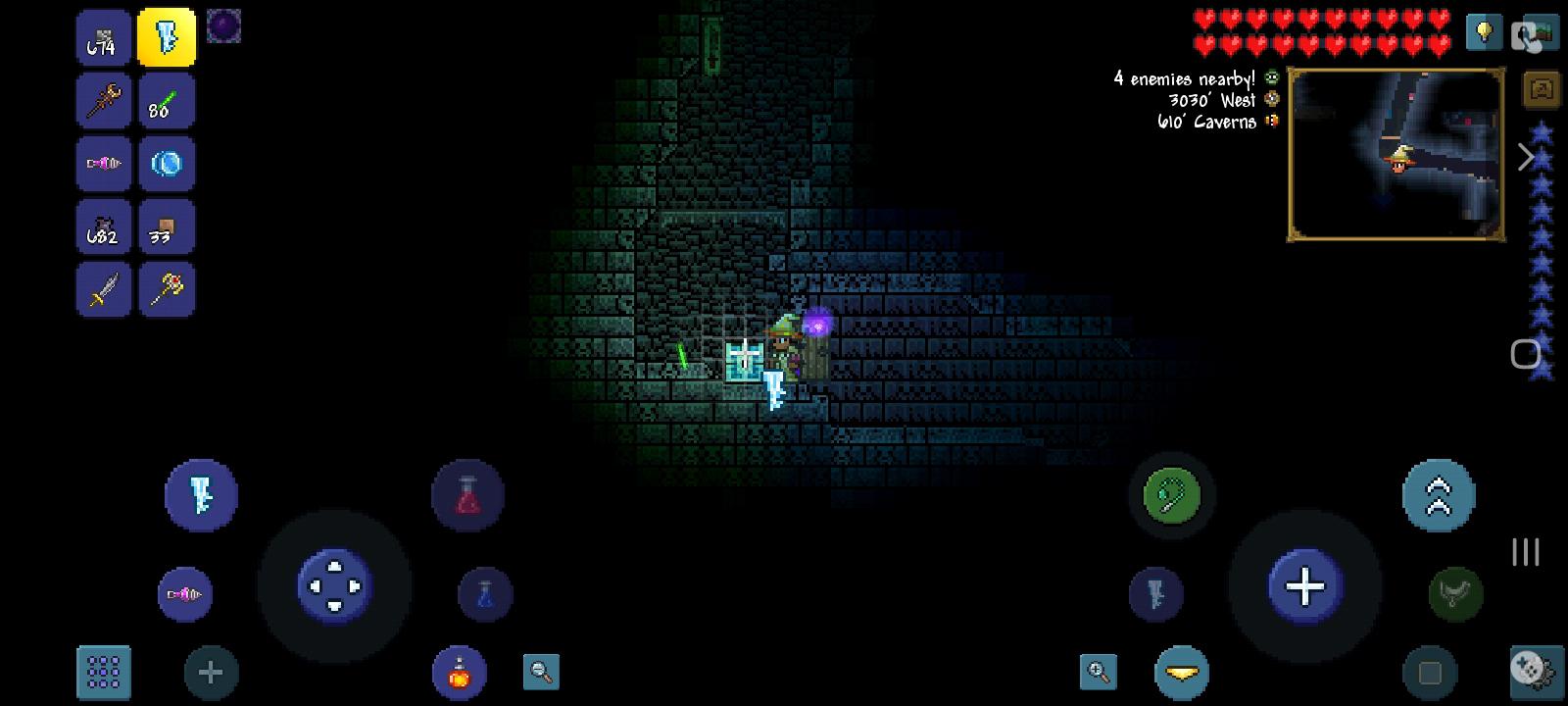Select the golden scepter hotbar slot
This screenshot has width=1568, height=706.
pyautogui.click(x=167, y=289)
